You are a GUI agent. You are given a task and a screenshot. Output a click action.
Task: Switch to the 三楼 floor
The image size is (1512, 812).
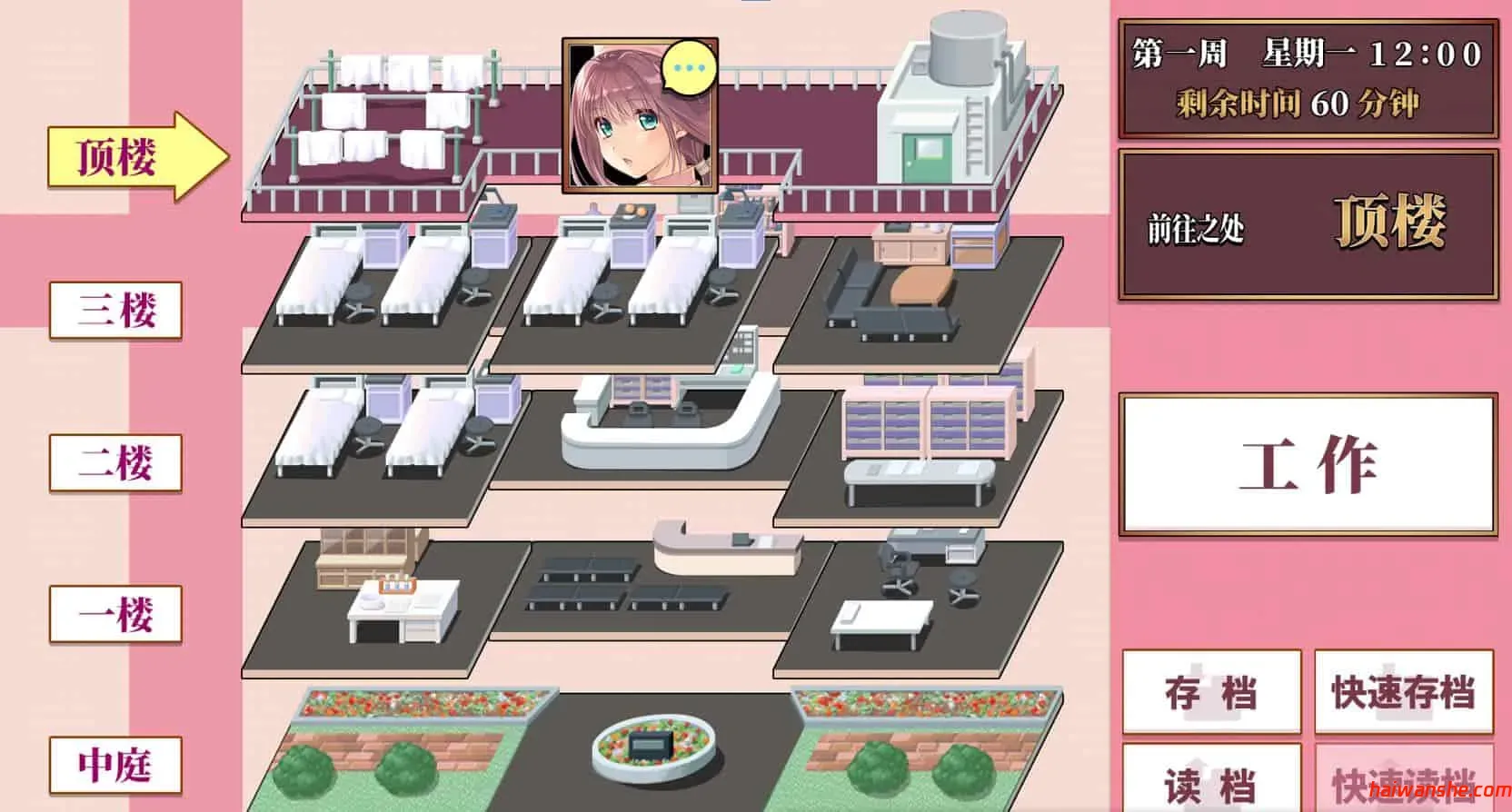pyautogui.click(x=115, y=311)
